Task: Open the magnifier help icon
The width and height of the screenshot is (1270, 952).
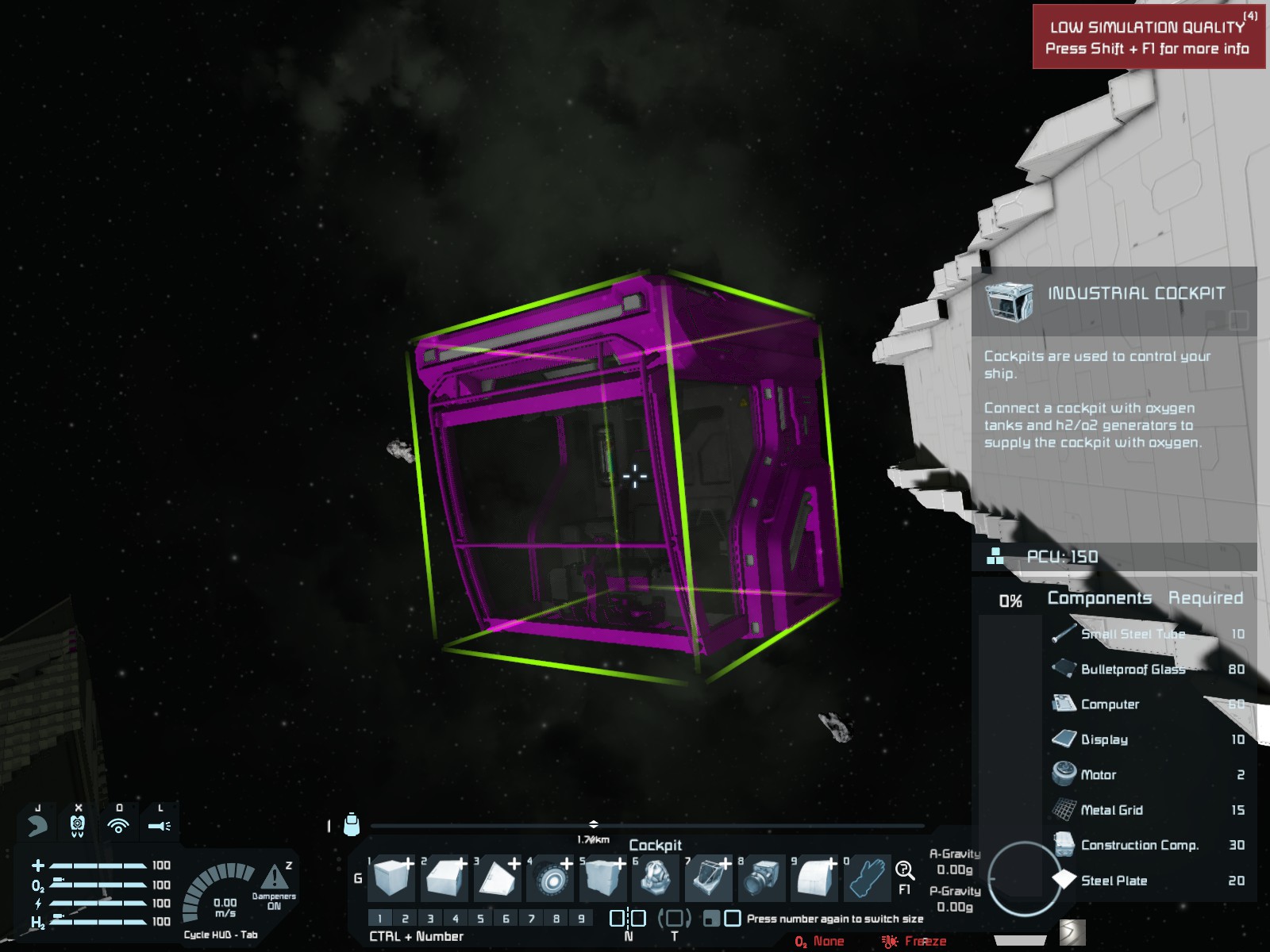Action: (x=904, y=870)
